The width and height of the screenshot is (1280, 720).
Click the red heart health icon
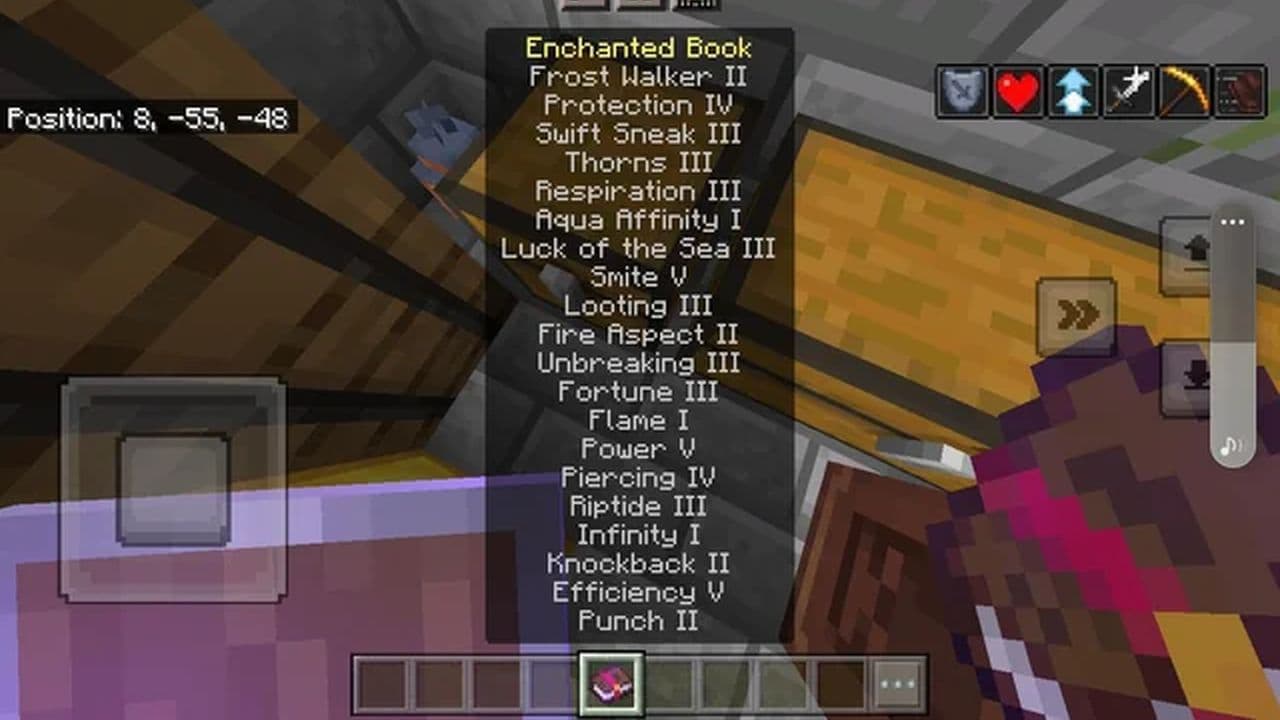1017,88
